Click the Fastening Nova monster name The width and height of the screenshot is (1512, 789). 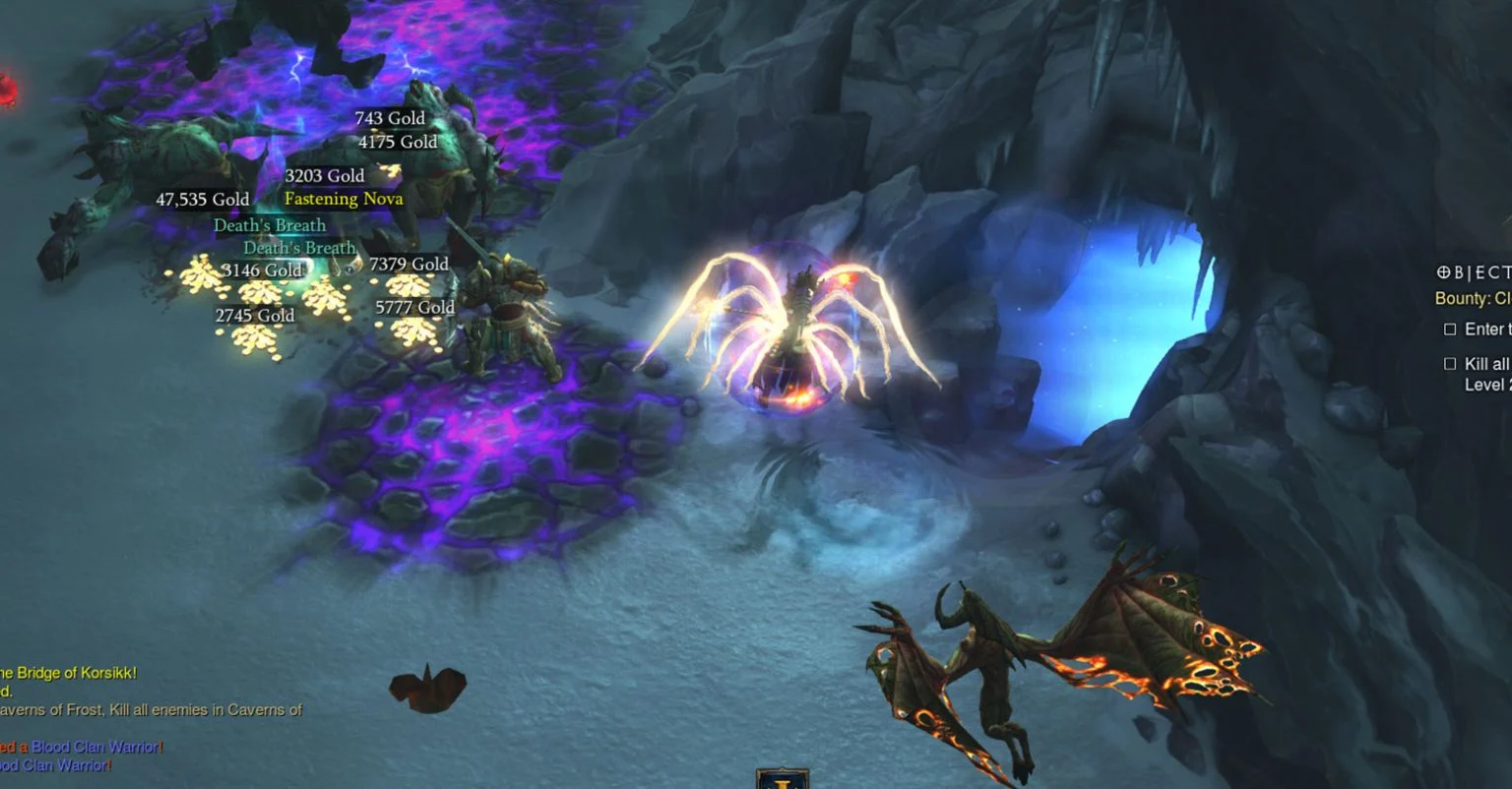click(342, 198)
